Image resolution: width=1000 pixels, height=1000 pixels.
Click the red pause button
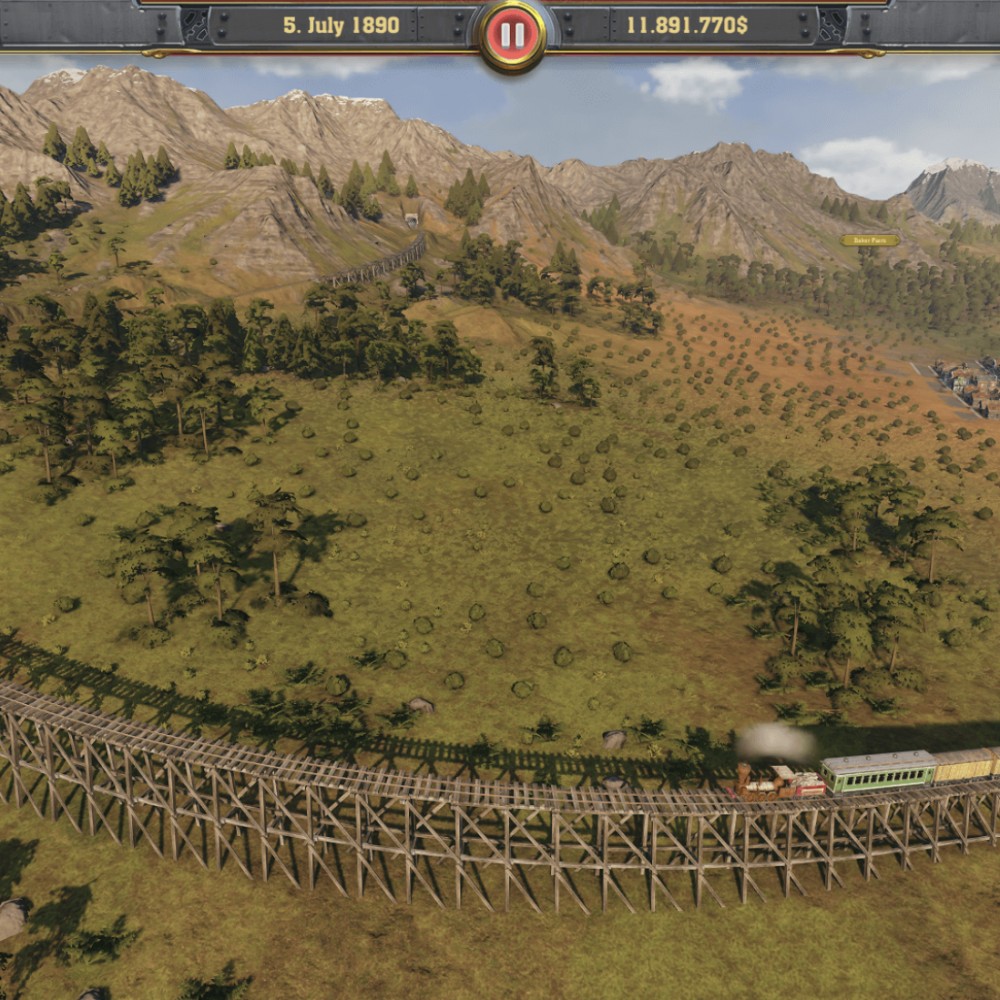[x=512, y=35]
